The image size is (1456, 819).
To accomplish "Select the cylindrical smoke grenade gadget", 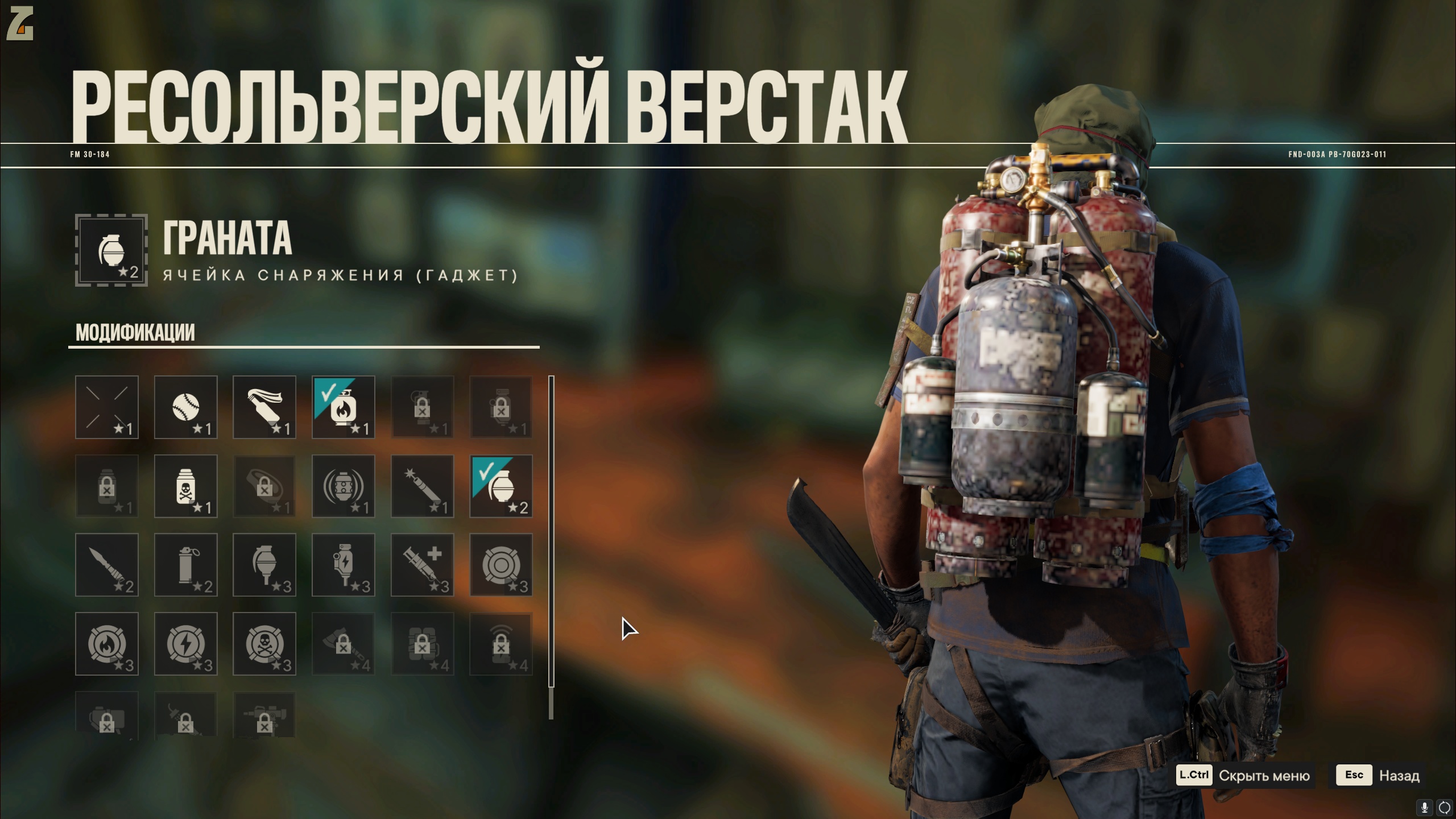I will coord(185,565).
